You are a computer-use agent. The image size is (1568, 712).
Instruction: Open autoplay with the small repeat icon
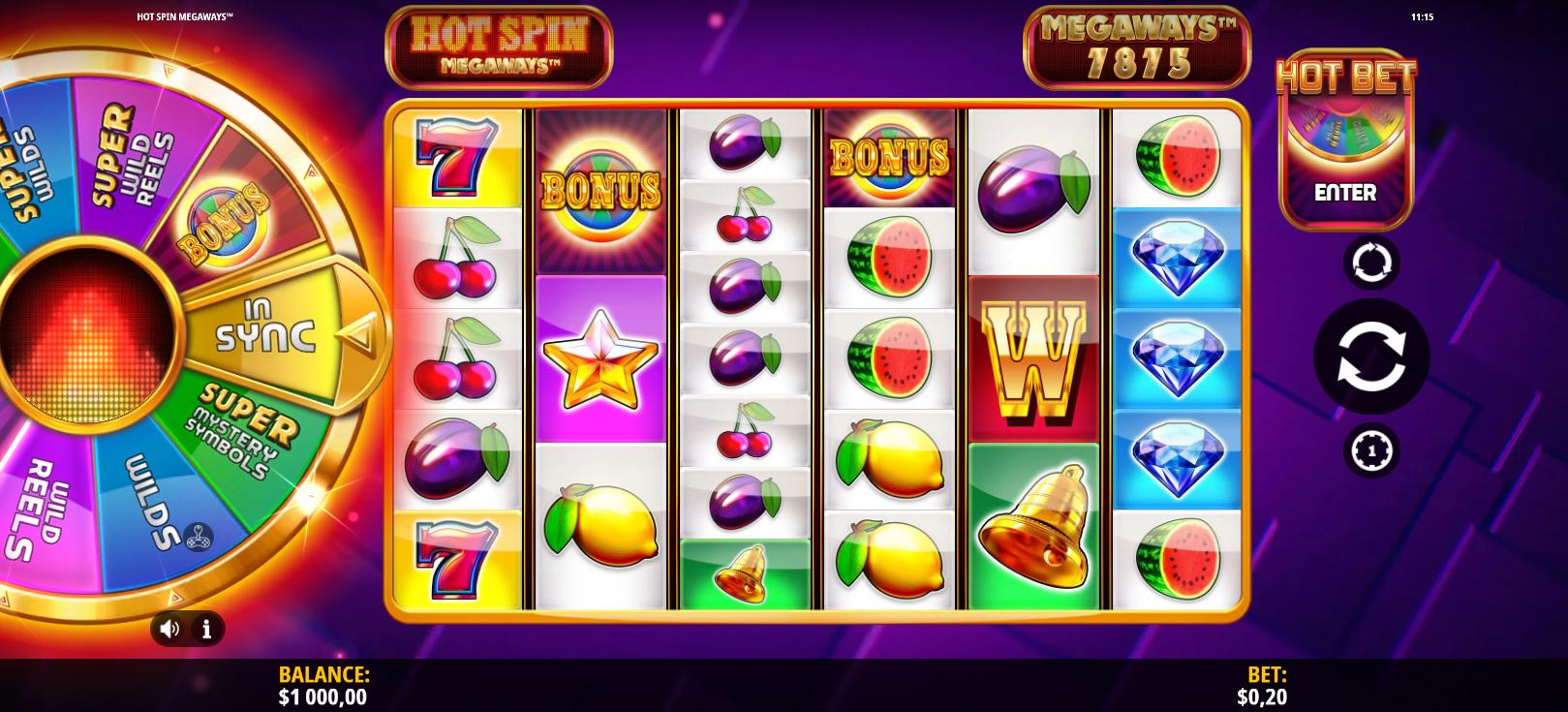point(1371,263)
